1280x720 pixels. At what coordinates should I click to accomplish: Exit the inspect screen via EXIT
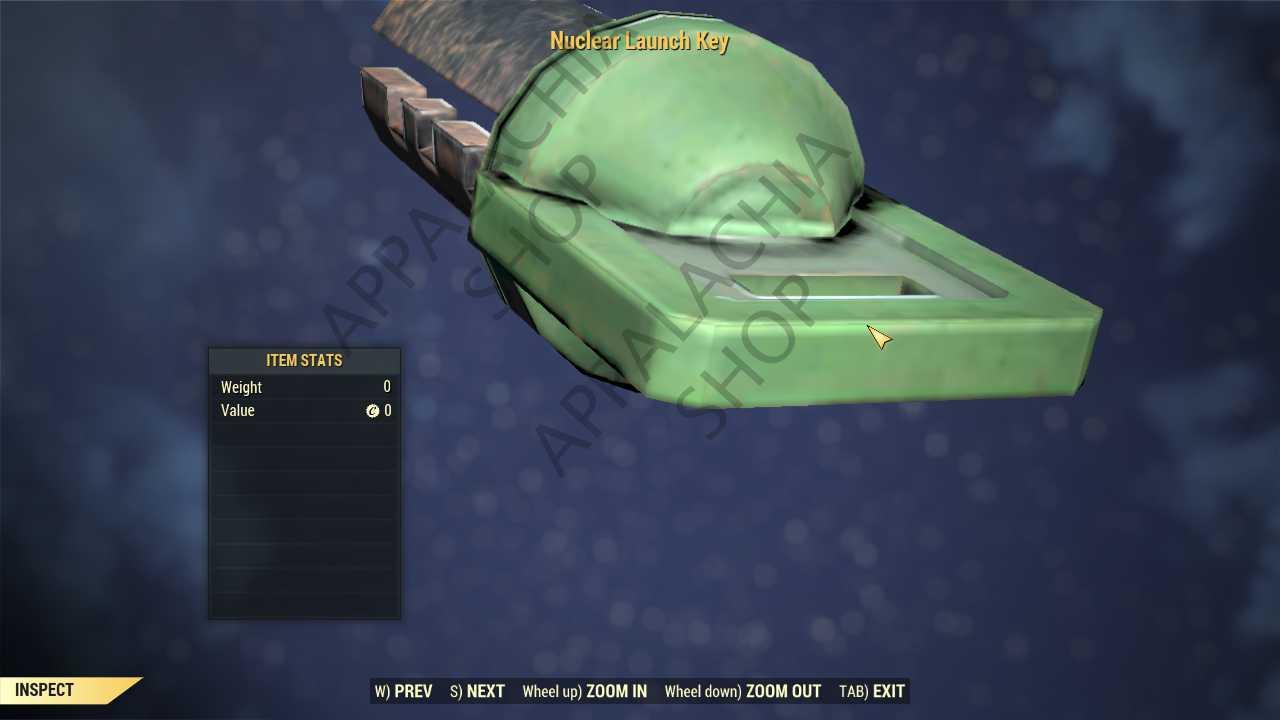pyautogui.click(x=872, y=691)
